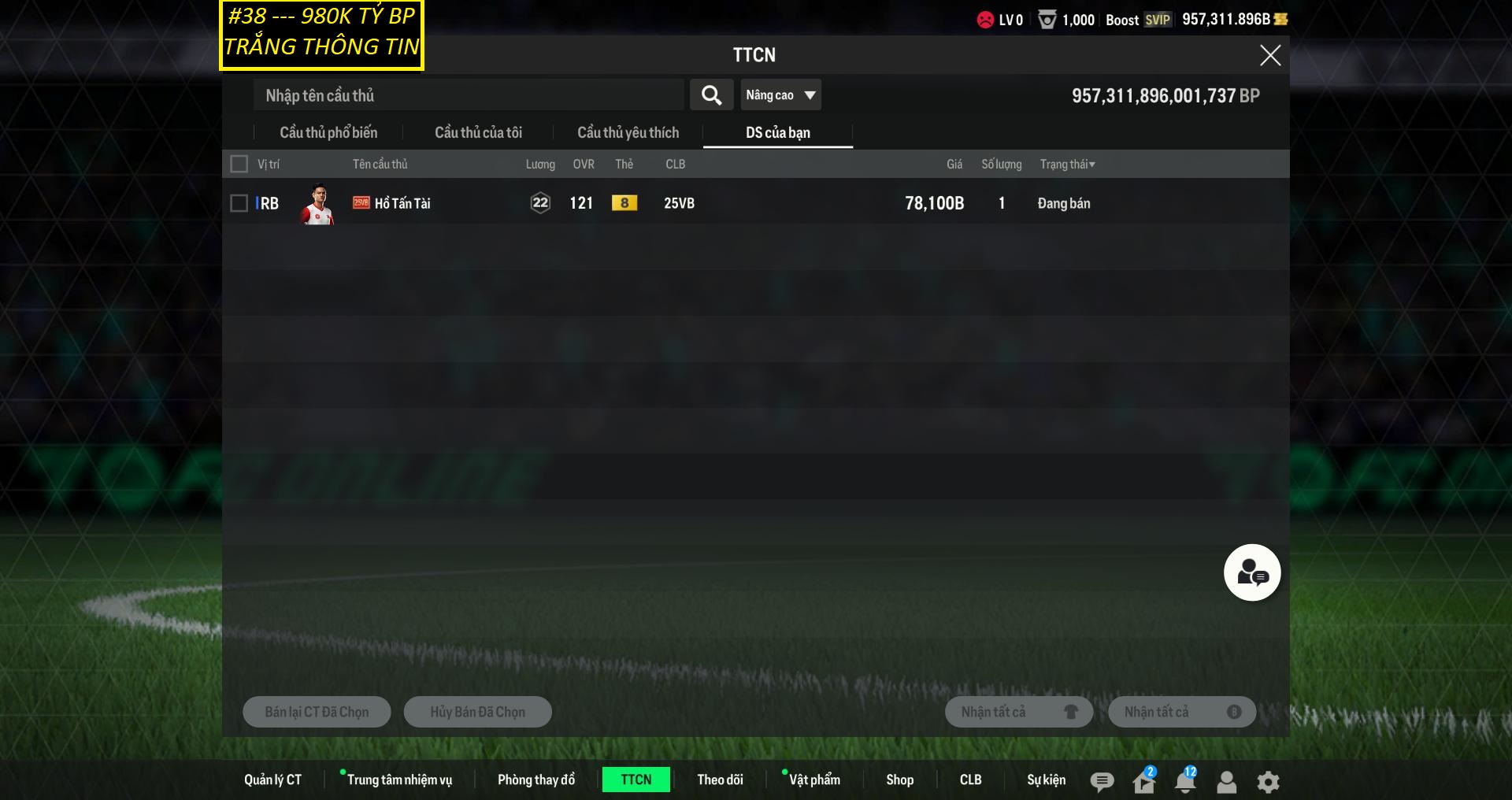This screenshot has height=800, width=1512.
Task: Click the magnifying glass search button
Action: pos(711,95)
